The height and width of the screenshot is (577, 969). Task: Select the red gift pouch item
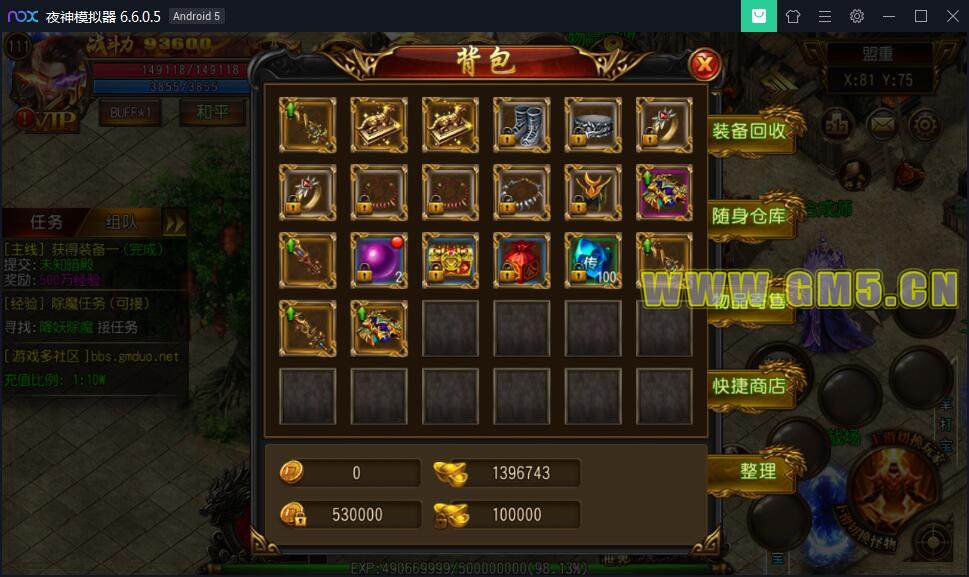521,260
